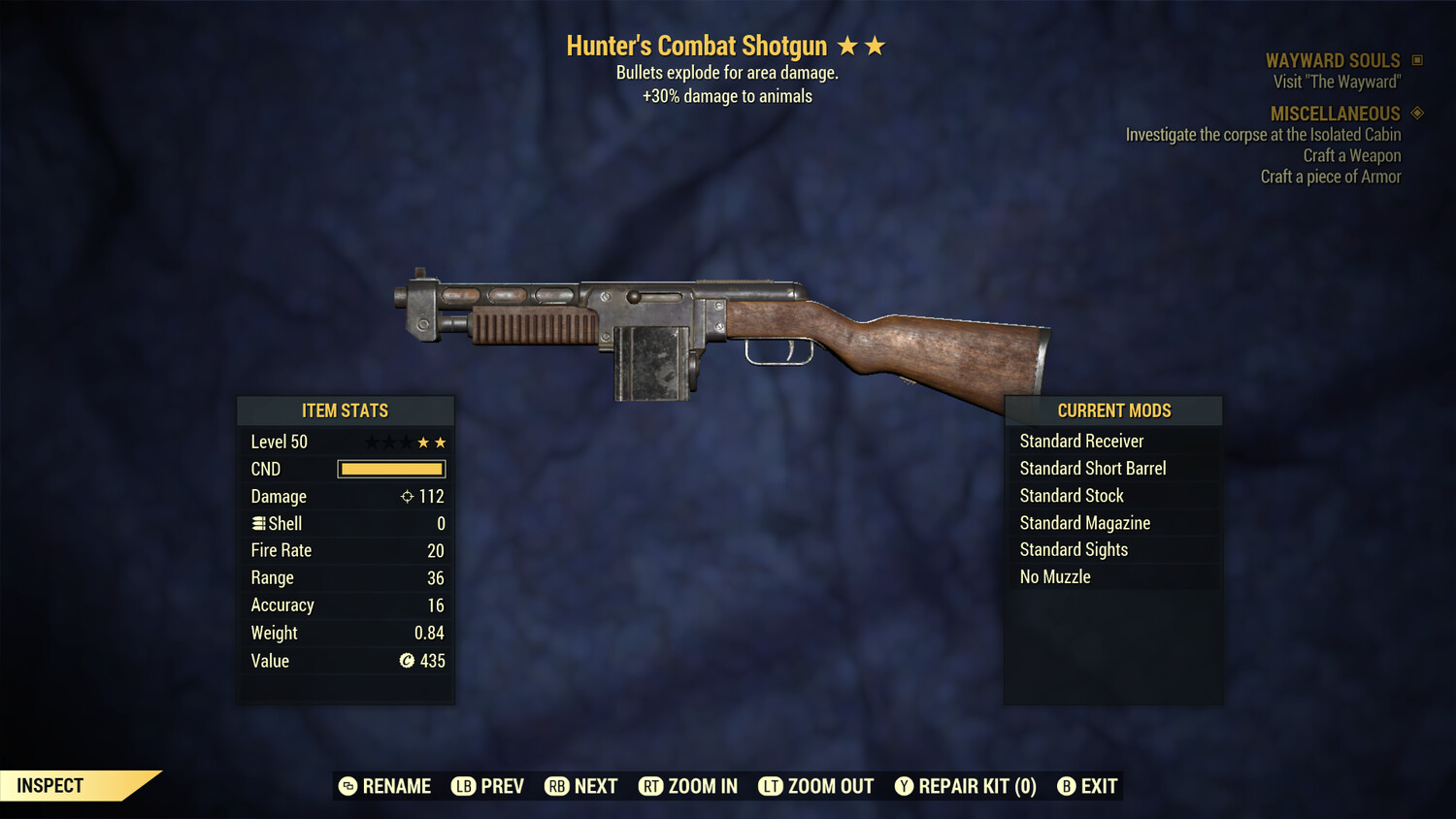This screenshot has height=819, width=1456.
Task: Click the Miscellaneous quest diamond icon
Action: [1416, 114]
